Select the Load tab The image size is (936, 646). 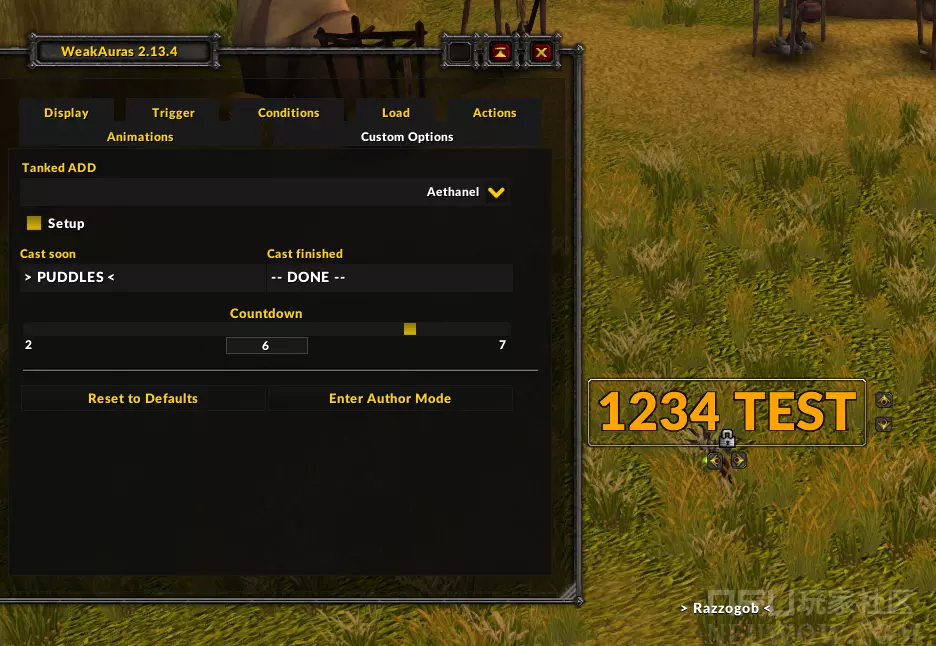tap(395, 113)
